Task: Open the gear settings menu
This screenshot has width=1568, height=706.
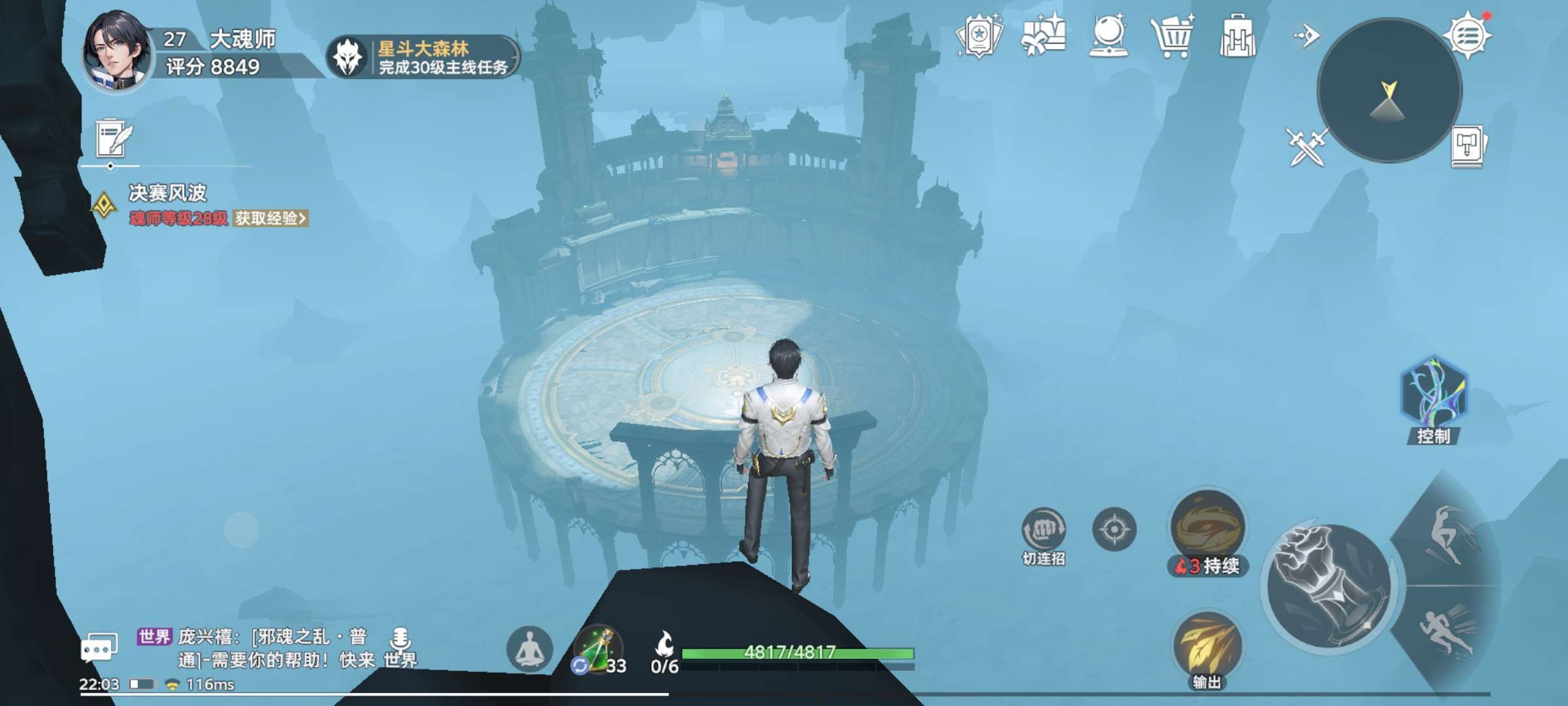Action: click(1467, 35)
